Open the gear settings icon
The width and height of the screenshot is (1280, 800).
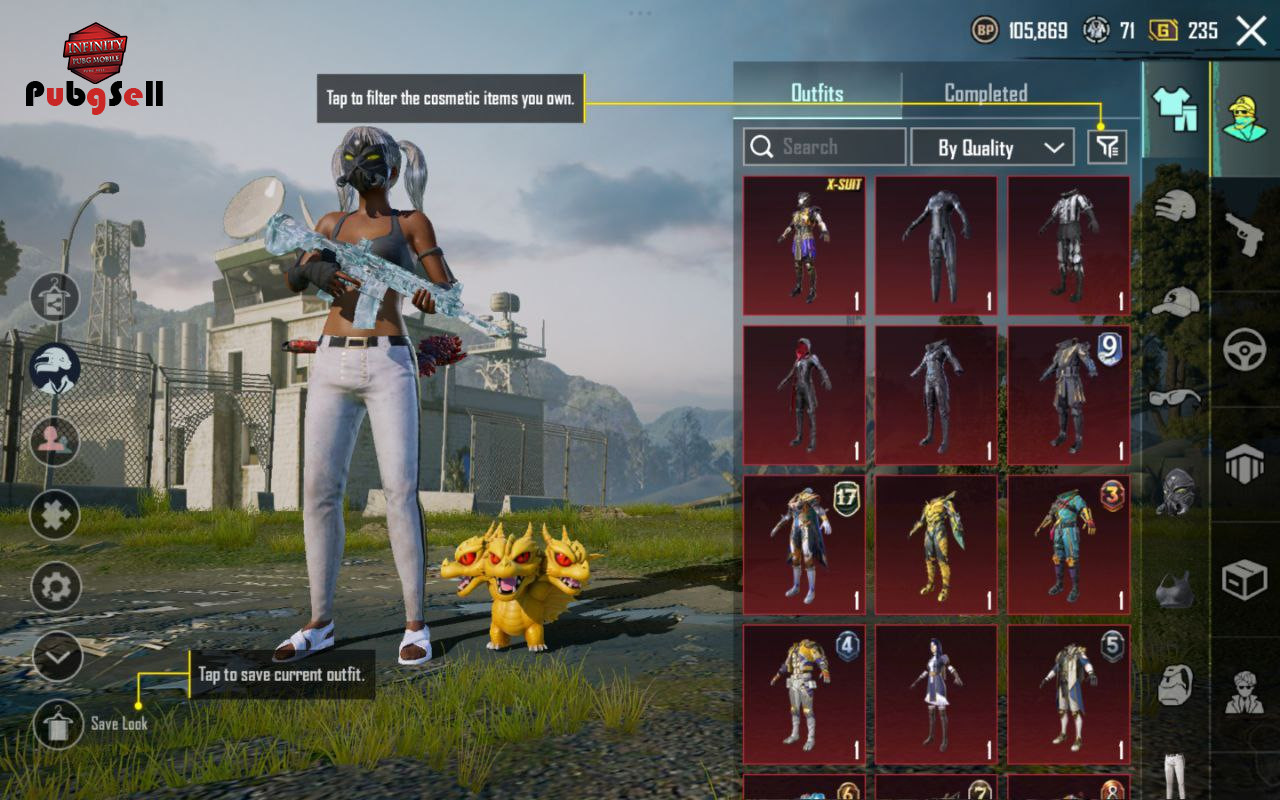click(56, 587)
